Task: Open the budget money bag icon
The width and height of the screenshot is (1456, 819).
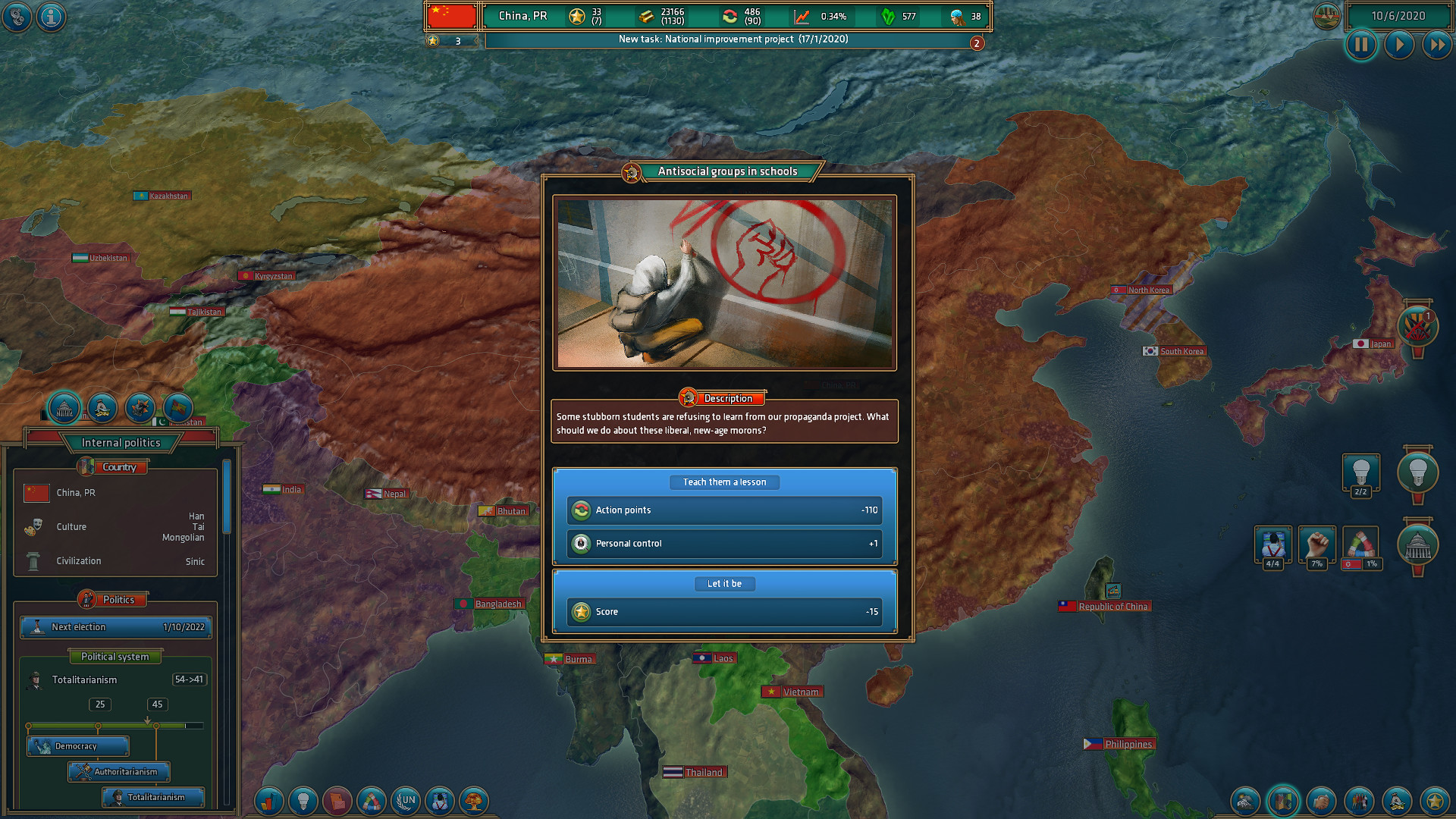Action: click(x=1395, y=801)
